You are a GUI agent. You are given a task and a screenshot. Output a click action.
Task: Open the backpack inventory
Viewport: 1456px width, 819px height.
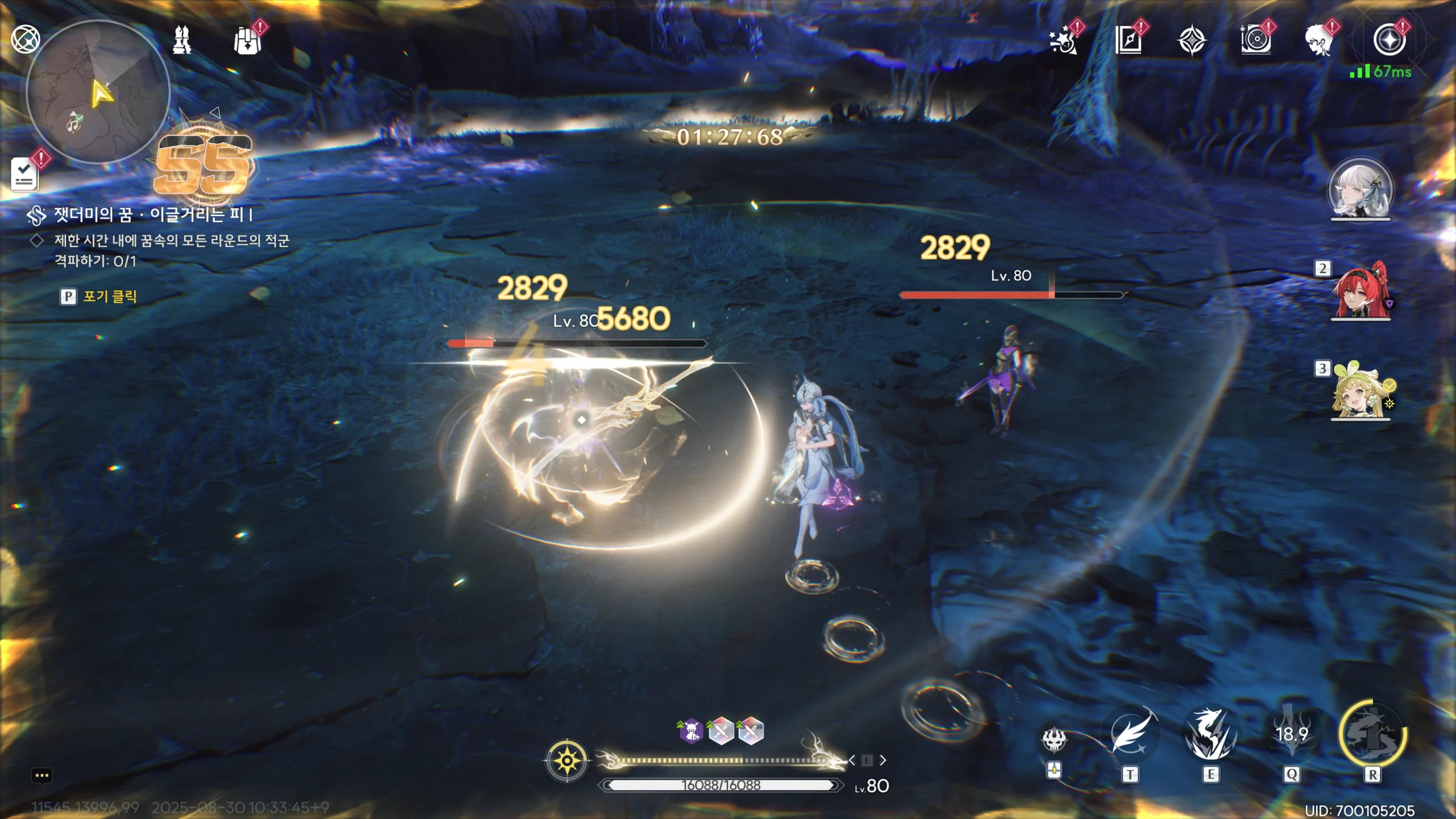[247, 41]
